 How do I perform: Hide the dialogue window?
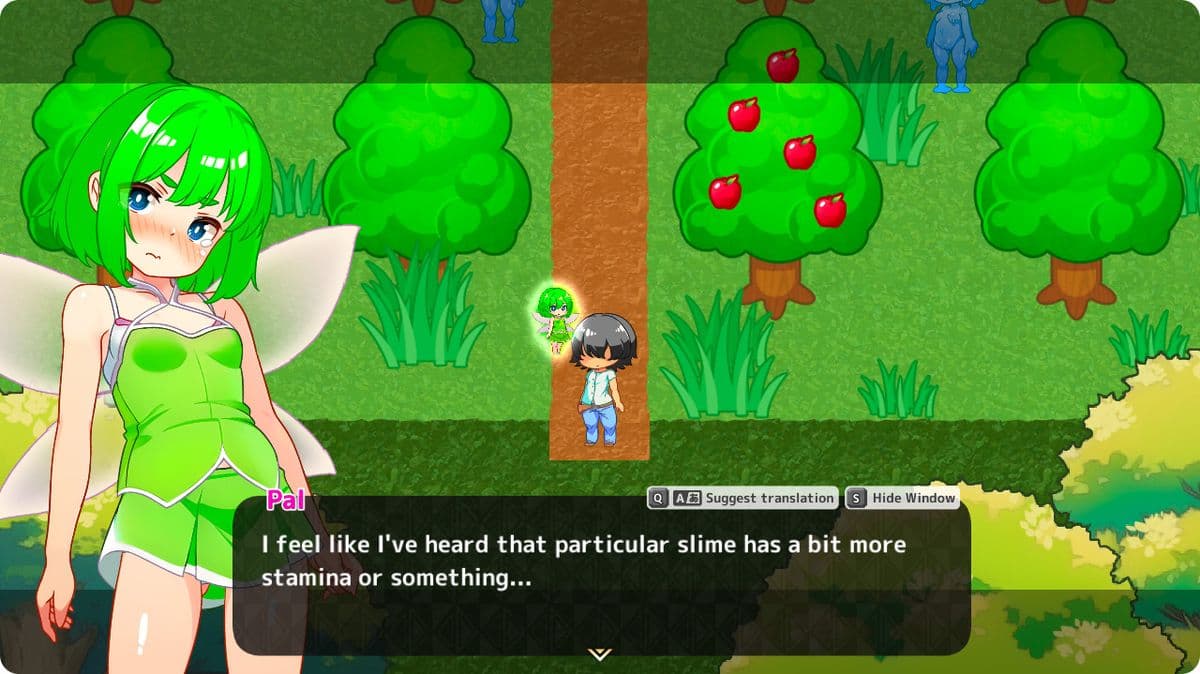(902, 498)
